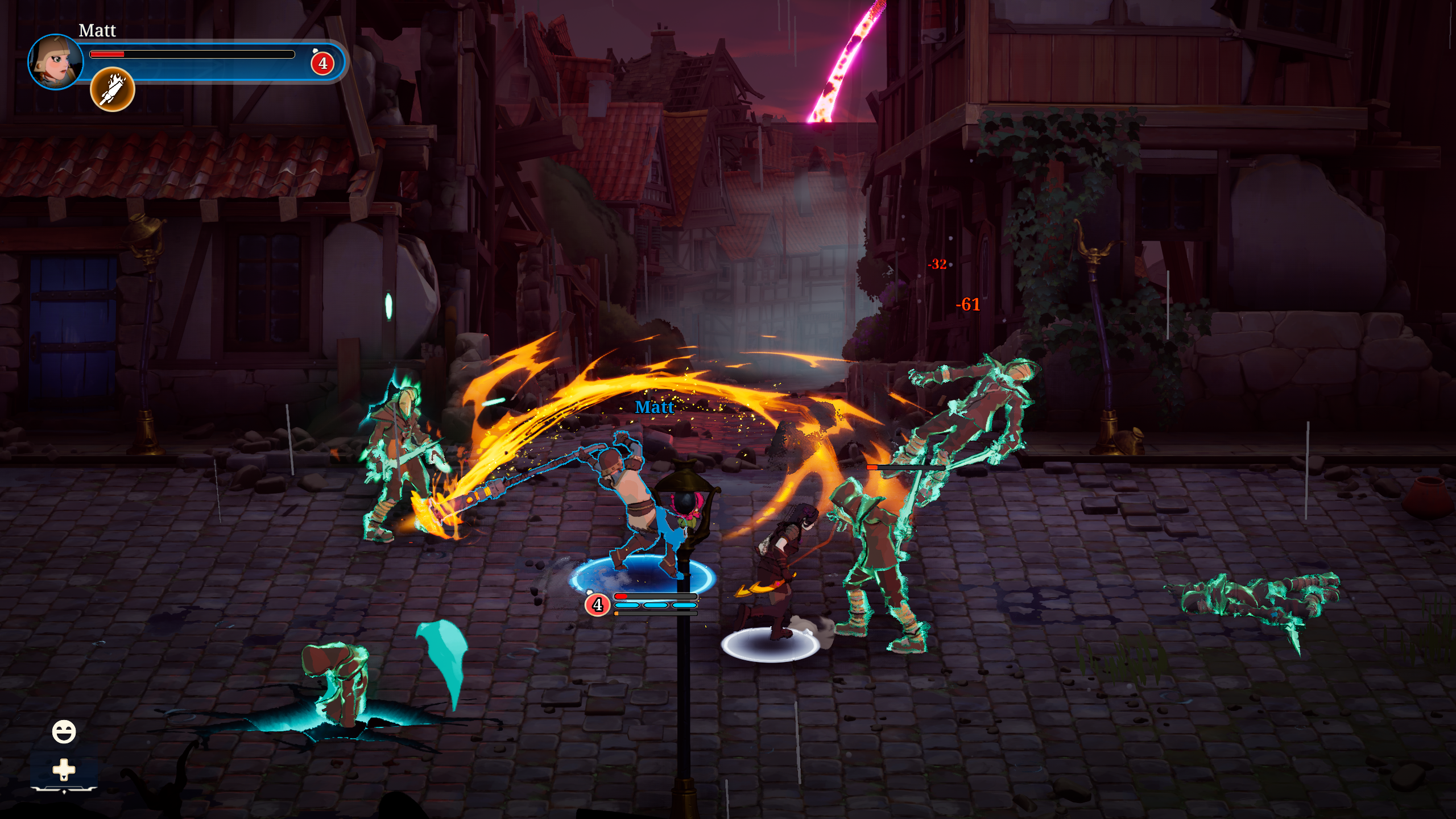Activate the flaming weapon ability icon

pyautogui.click(x=112, y=89)
